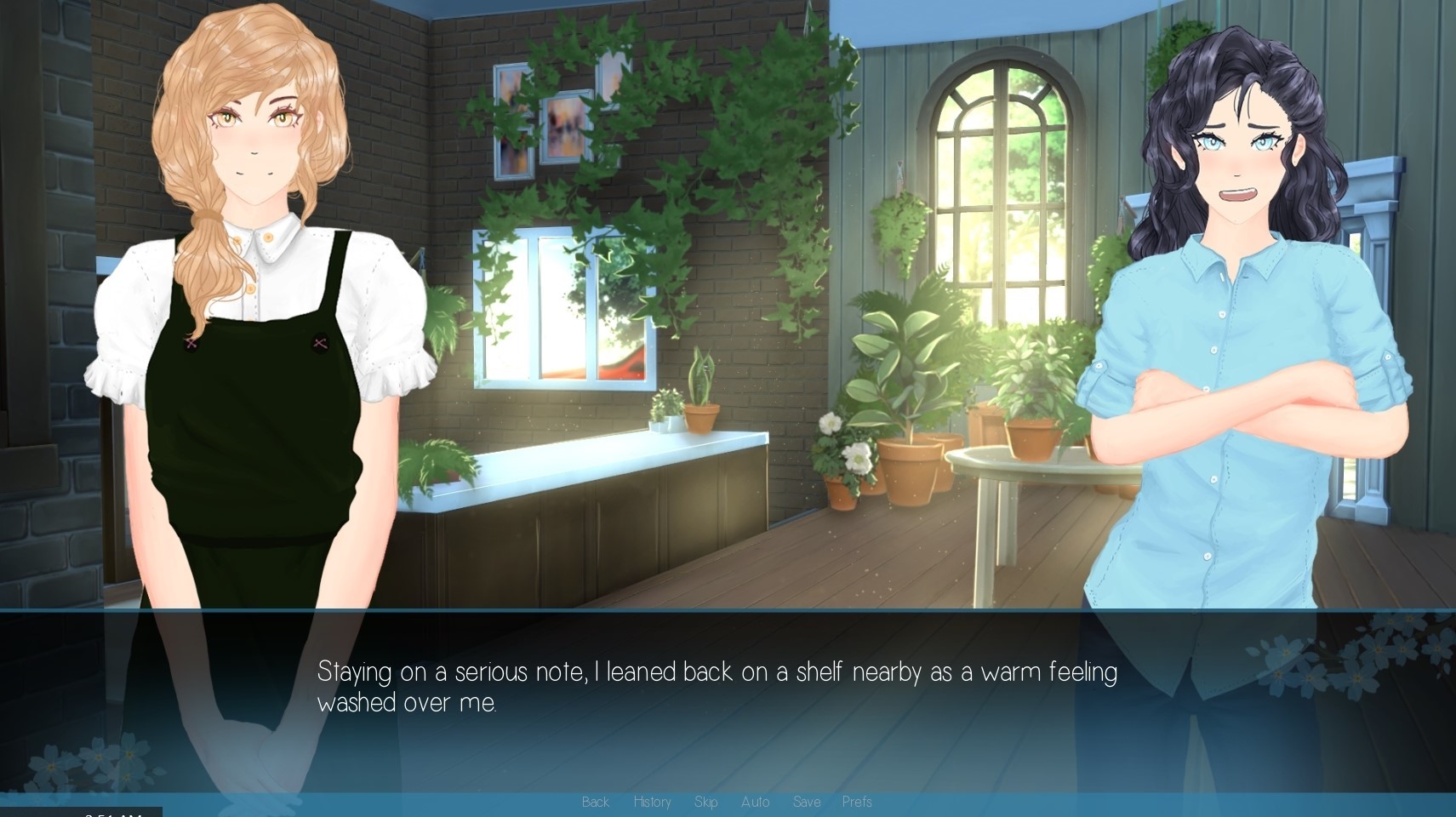Enable Auto-play mode
Viewport: 1456px width, 817px height.
coord(755,802)
